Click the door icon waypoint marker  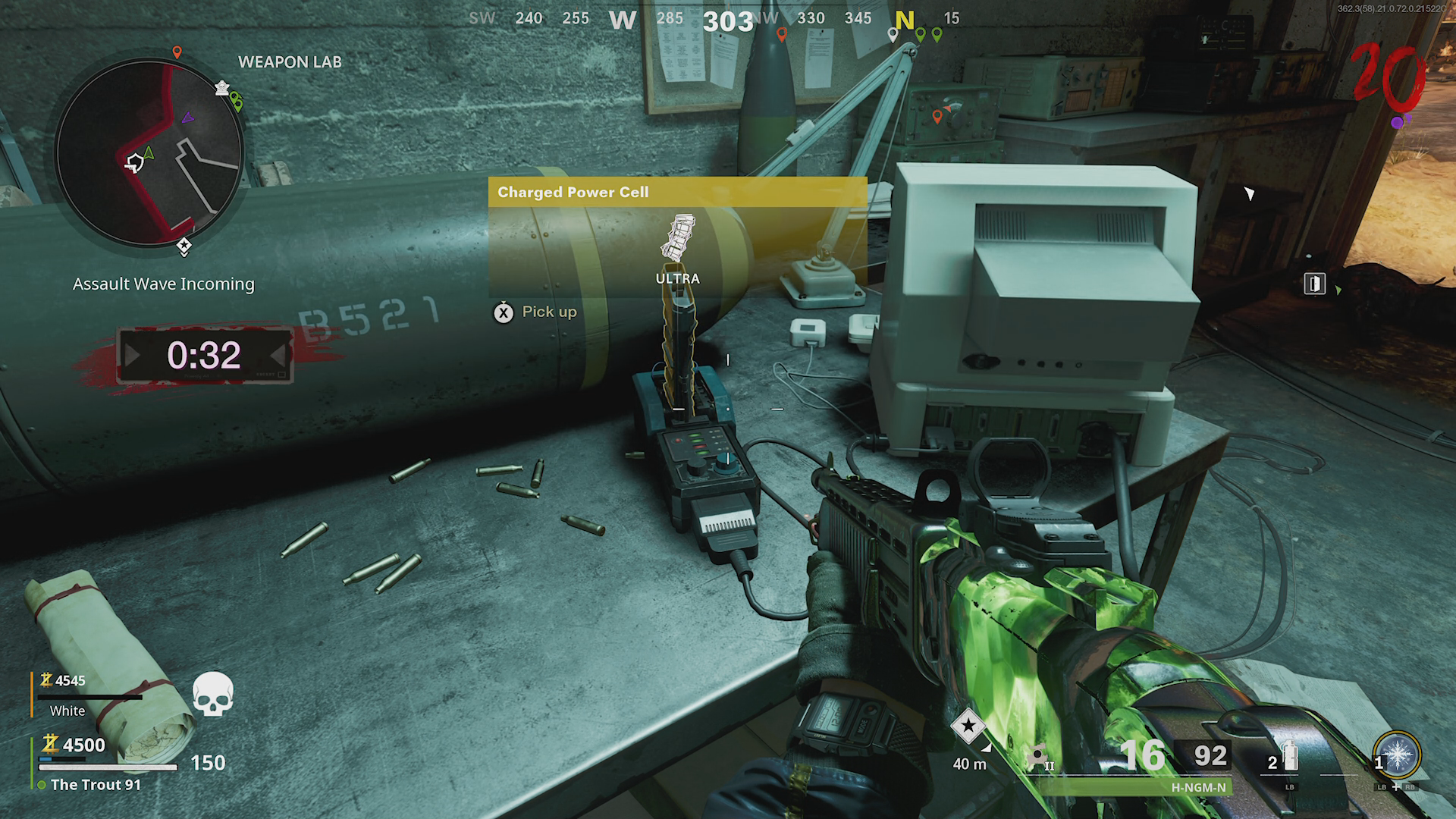coord(1314,284)
